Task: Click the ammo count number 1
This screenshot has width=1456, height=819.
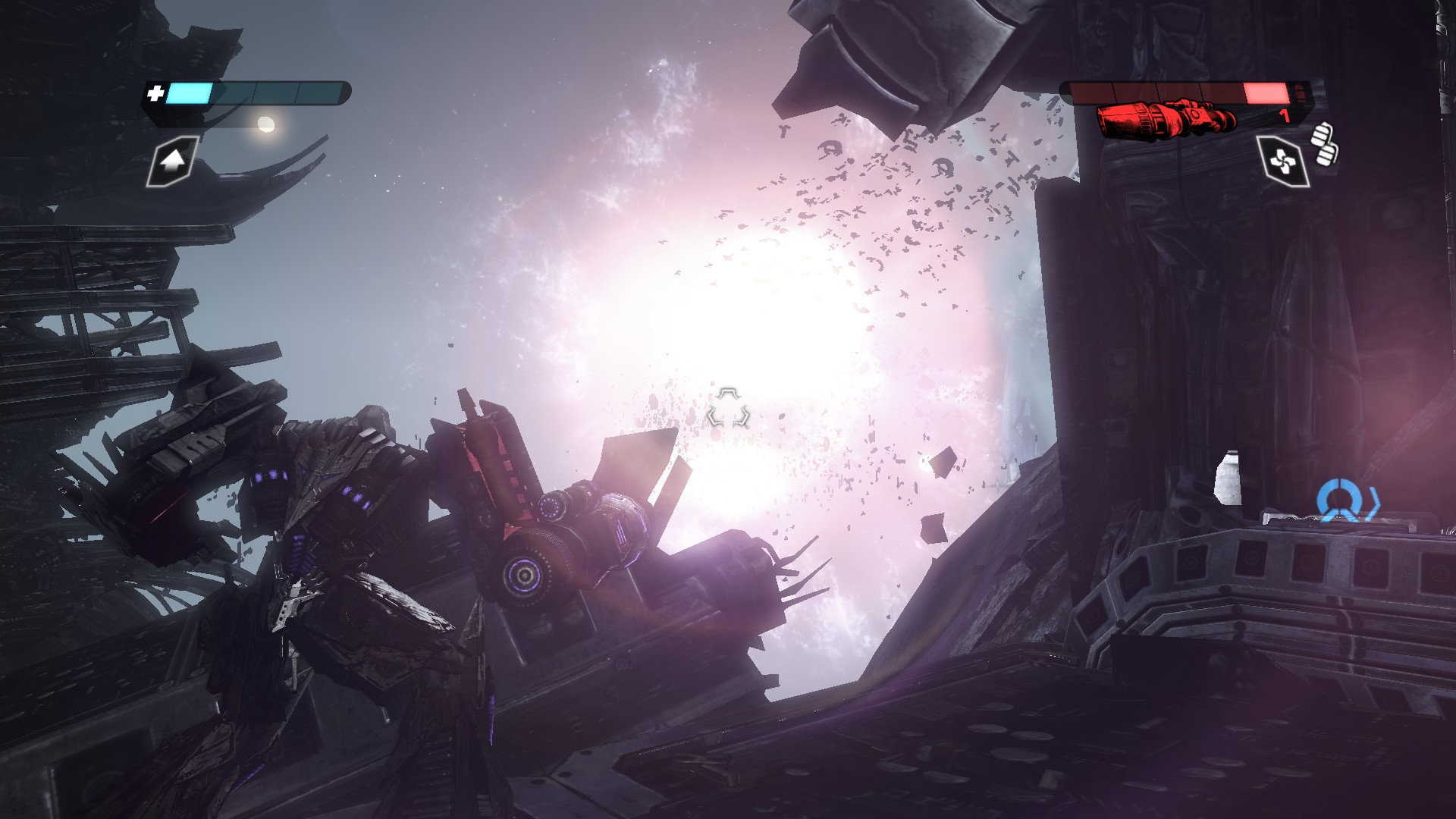Action: pos(1283,116)
